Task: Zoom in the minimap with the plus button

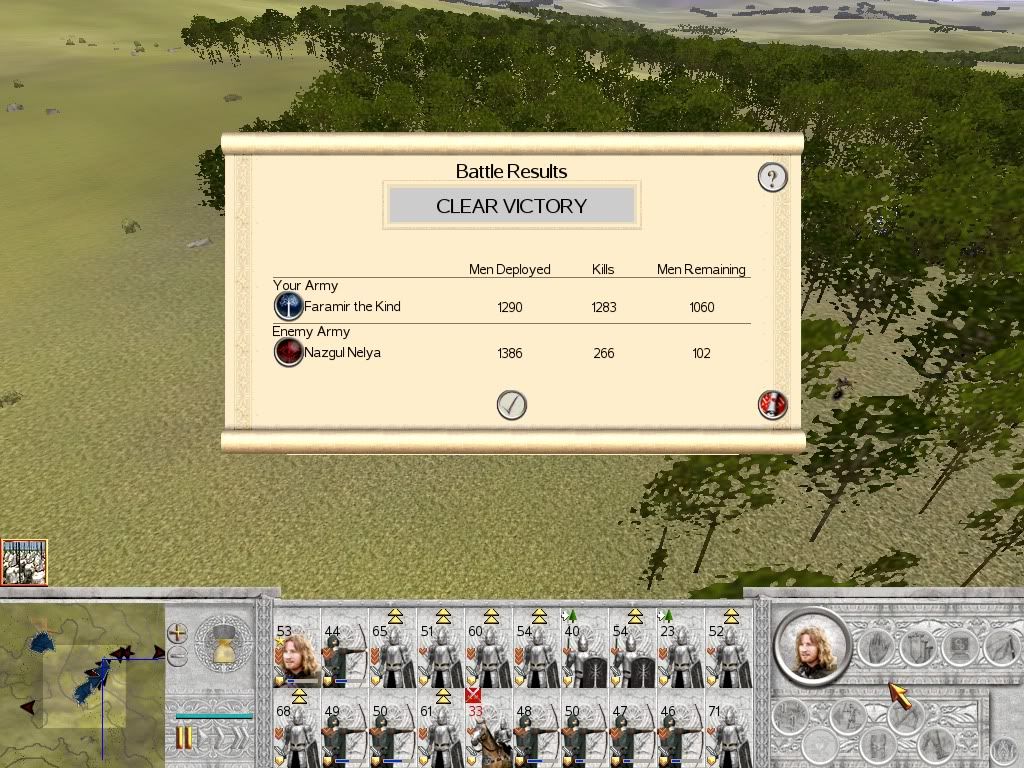Action: pos(177,633)
